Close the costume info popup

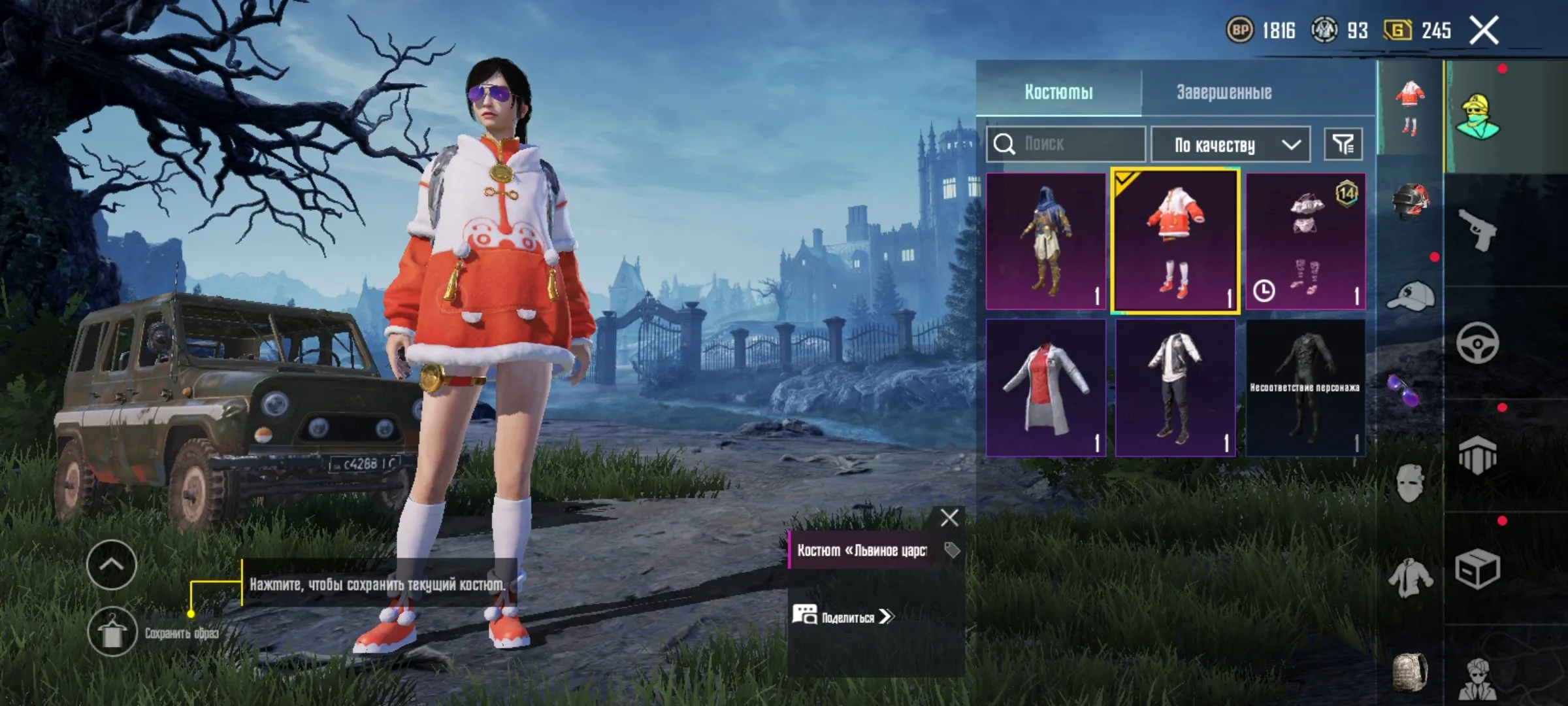click(949, 518)
